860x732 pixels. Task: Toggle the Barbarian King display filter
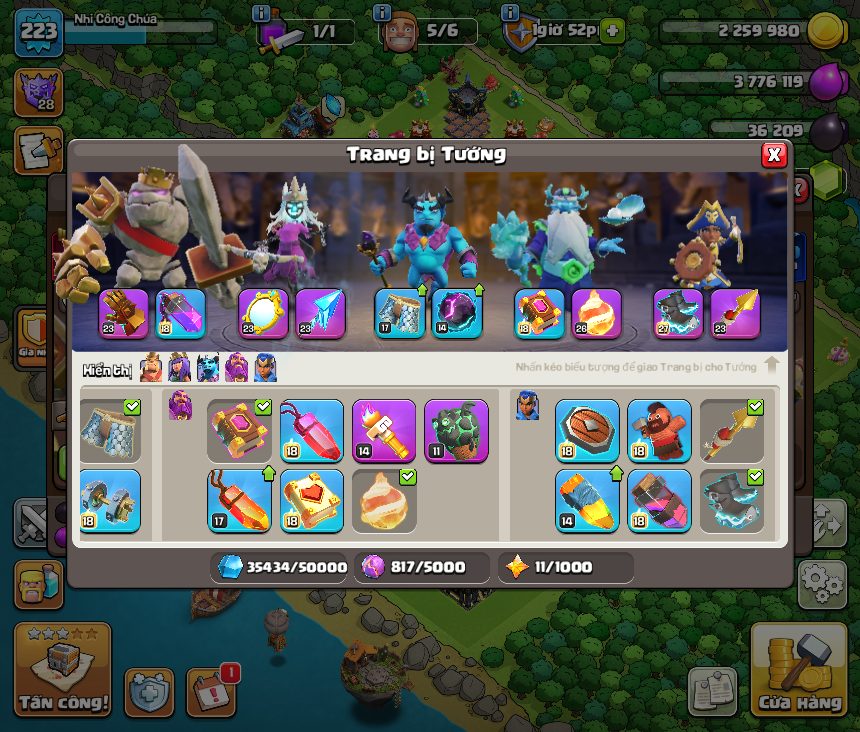(151, 368)
